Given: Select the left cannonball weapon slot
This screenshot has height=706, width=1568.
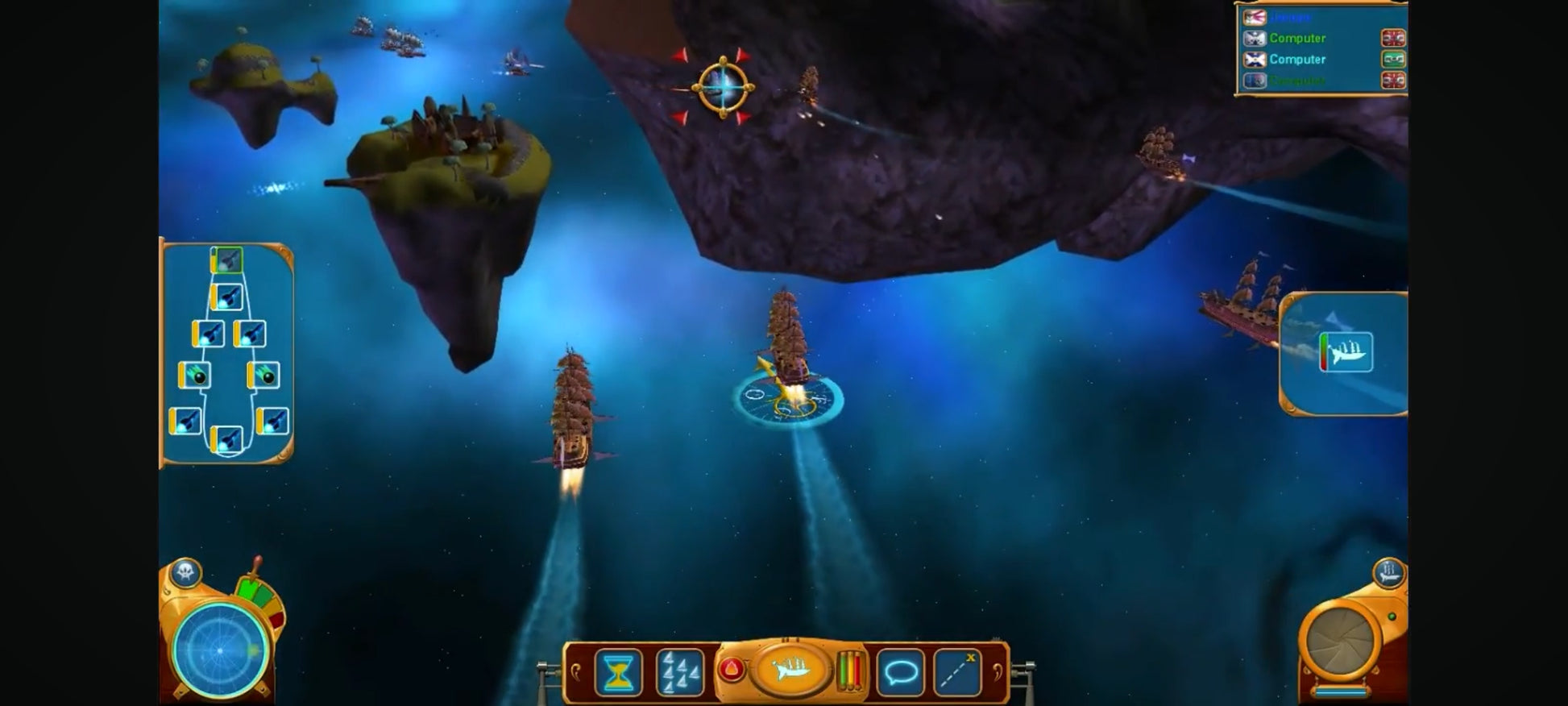Looking at the screenshot, I should tap(194, 376).
